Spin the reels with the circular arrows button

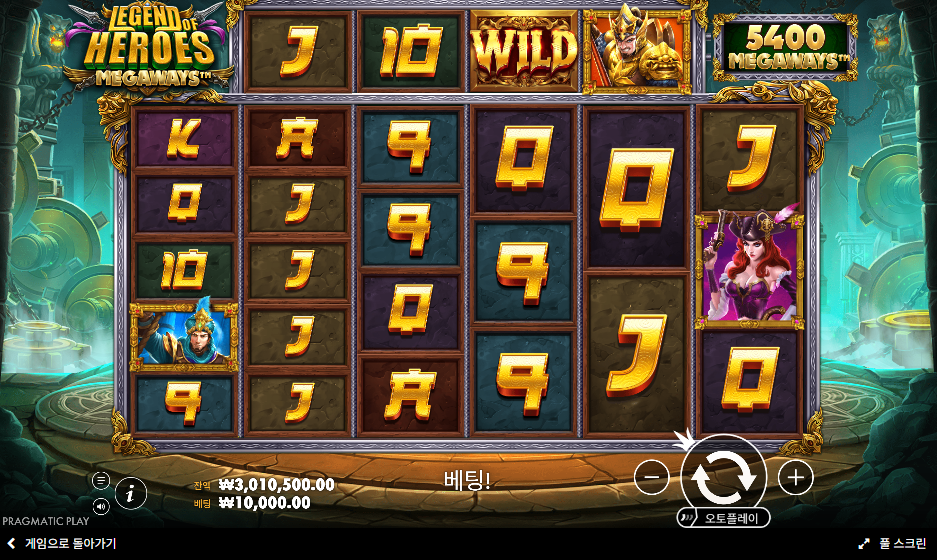pyautogui.click(x=723, y=477)
